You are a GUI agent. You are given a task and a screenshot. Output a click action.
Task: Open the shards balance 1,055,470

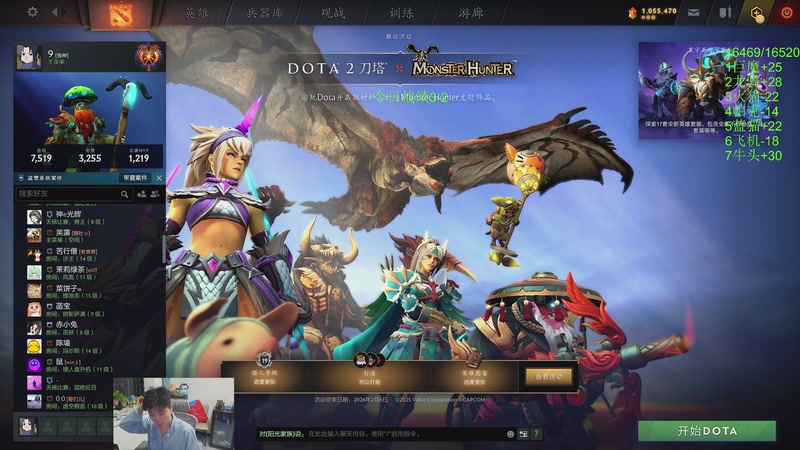[x=653, y=12]
